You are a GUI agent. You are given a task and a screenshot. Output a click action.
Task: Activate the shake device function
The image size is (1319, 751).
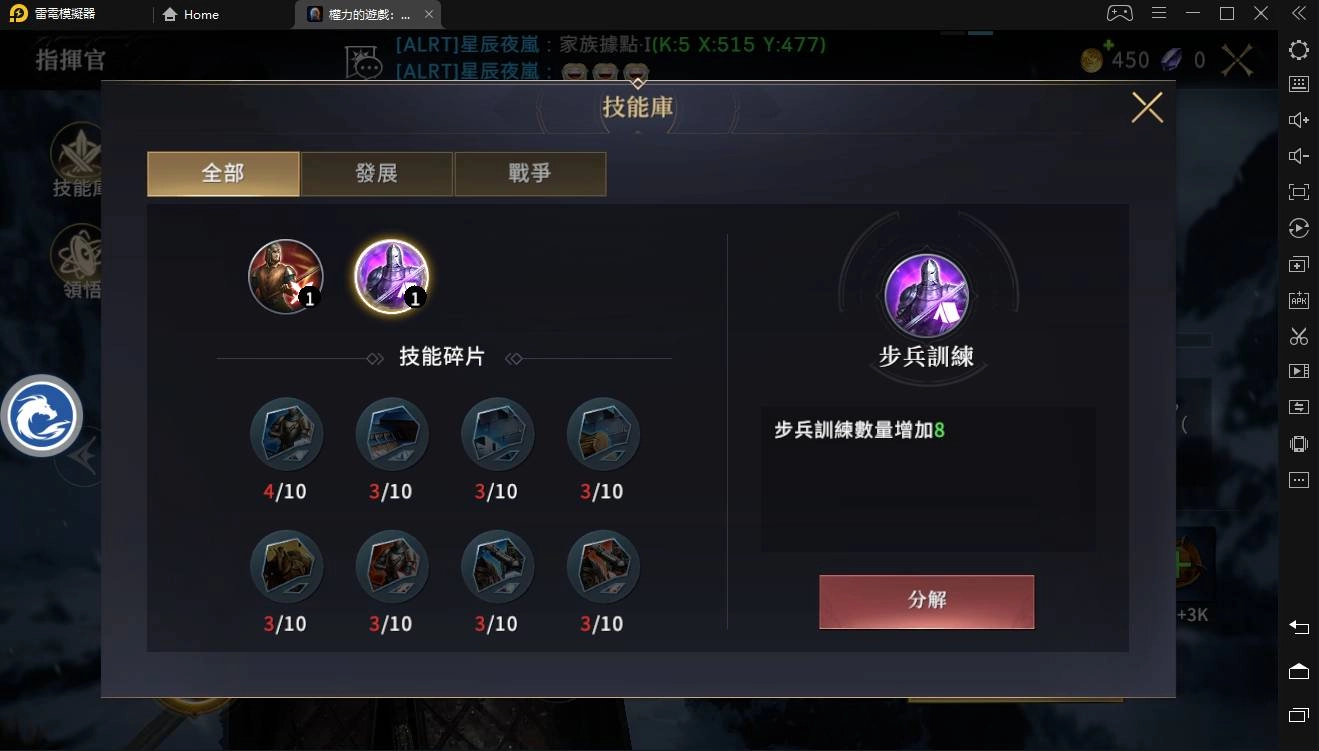coord(1298,443)
